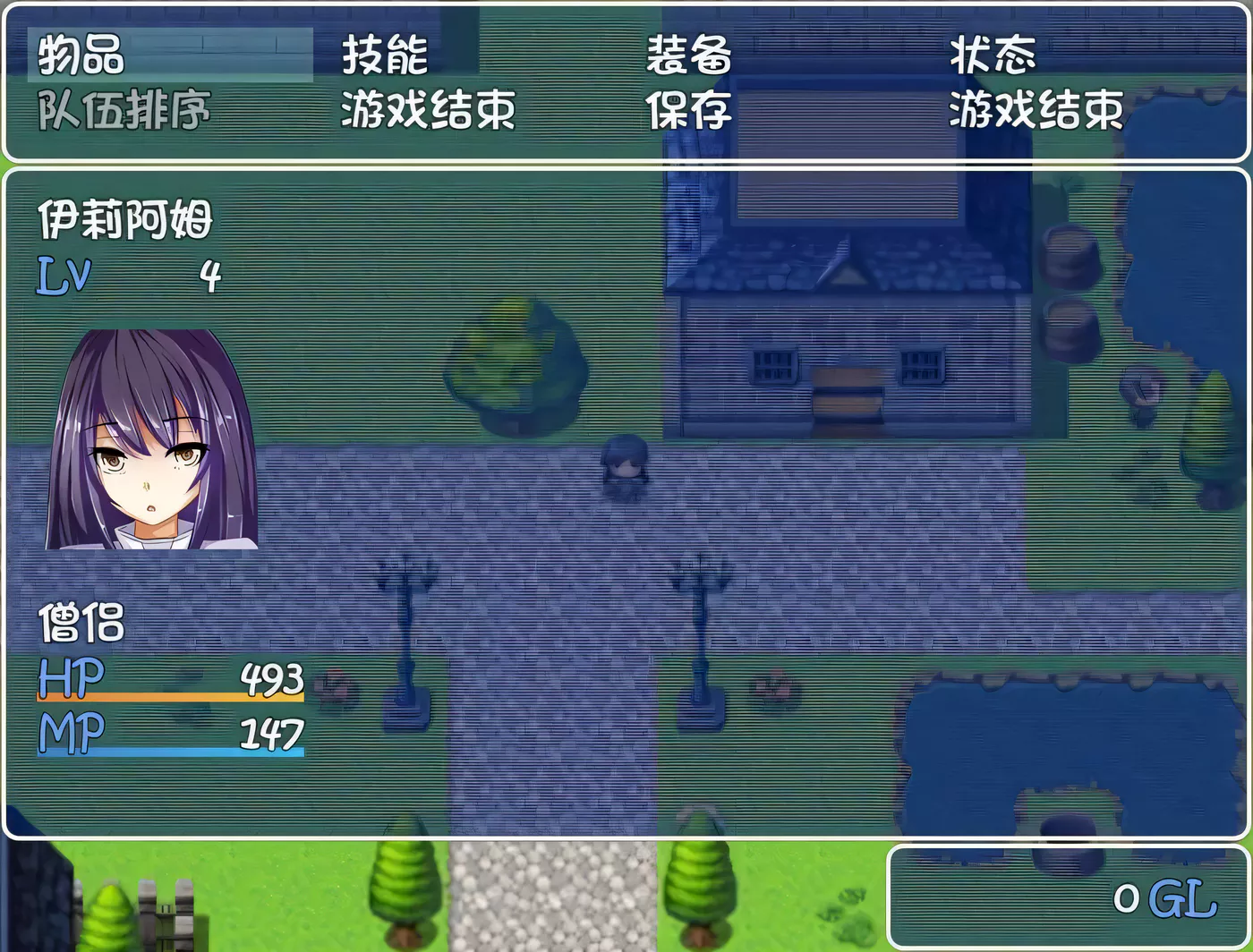Select 队伍排序 to reorder the party
Image resolution: width=1253 pixels, height=952 pixels.
[x=125, y=113]
